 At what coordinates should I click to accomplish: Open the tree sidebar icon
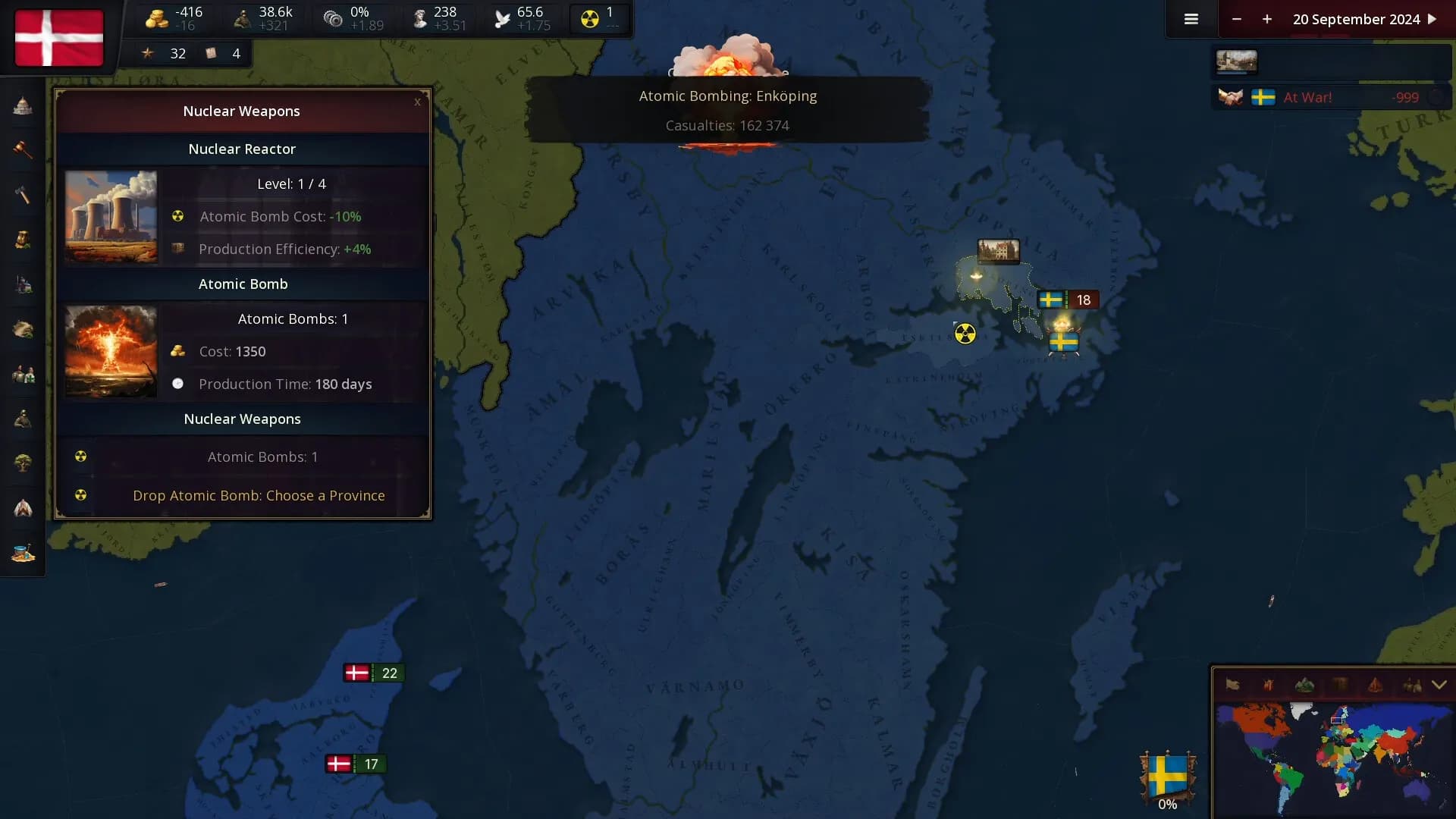[x=23, y=463]
